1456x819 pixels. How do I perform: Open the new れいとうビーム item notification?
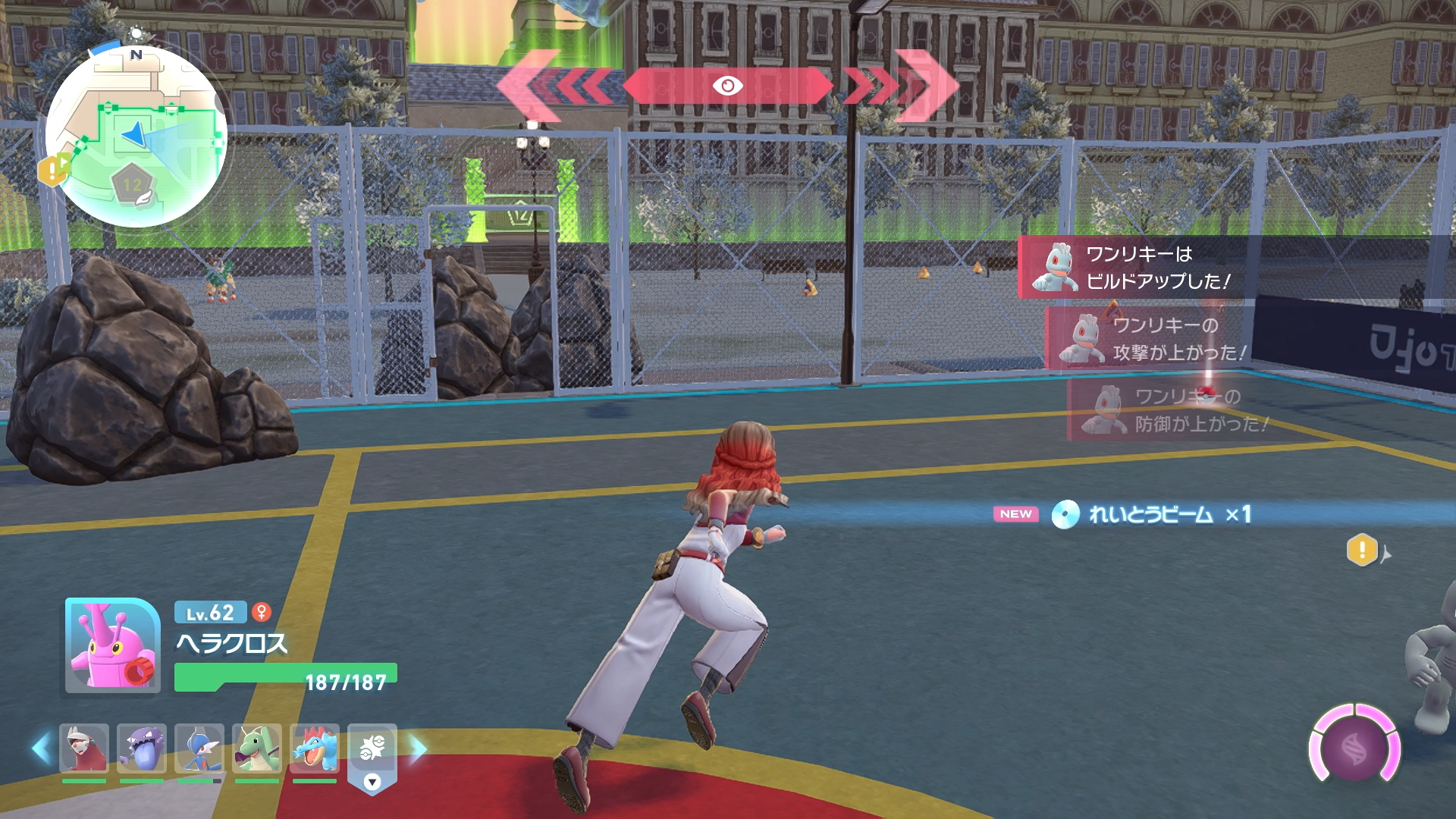pyautogui.click(x=1153, y=515)
